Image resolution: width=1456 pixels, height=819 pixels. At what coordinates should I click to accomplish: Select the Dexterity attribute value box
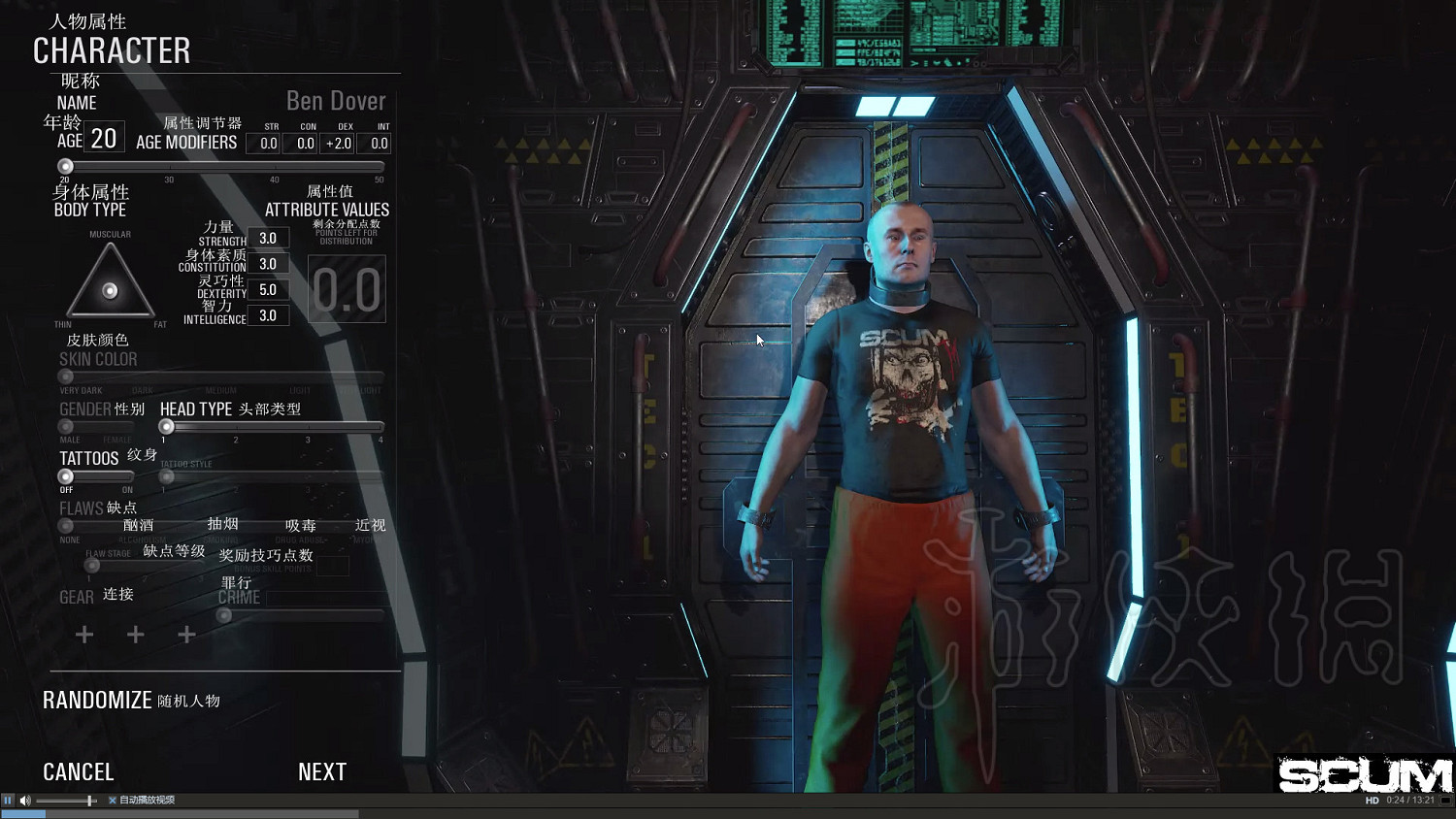point(268,290)
